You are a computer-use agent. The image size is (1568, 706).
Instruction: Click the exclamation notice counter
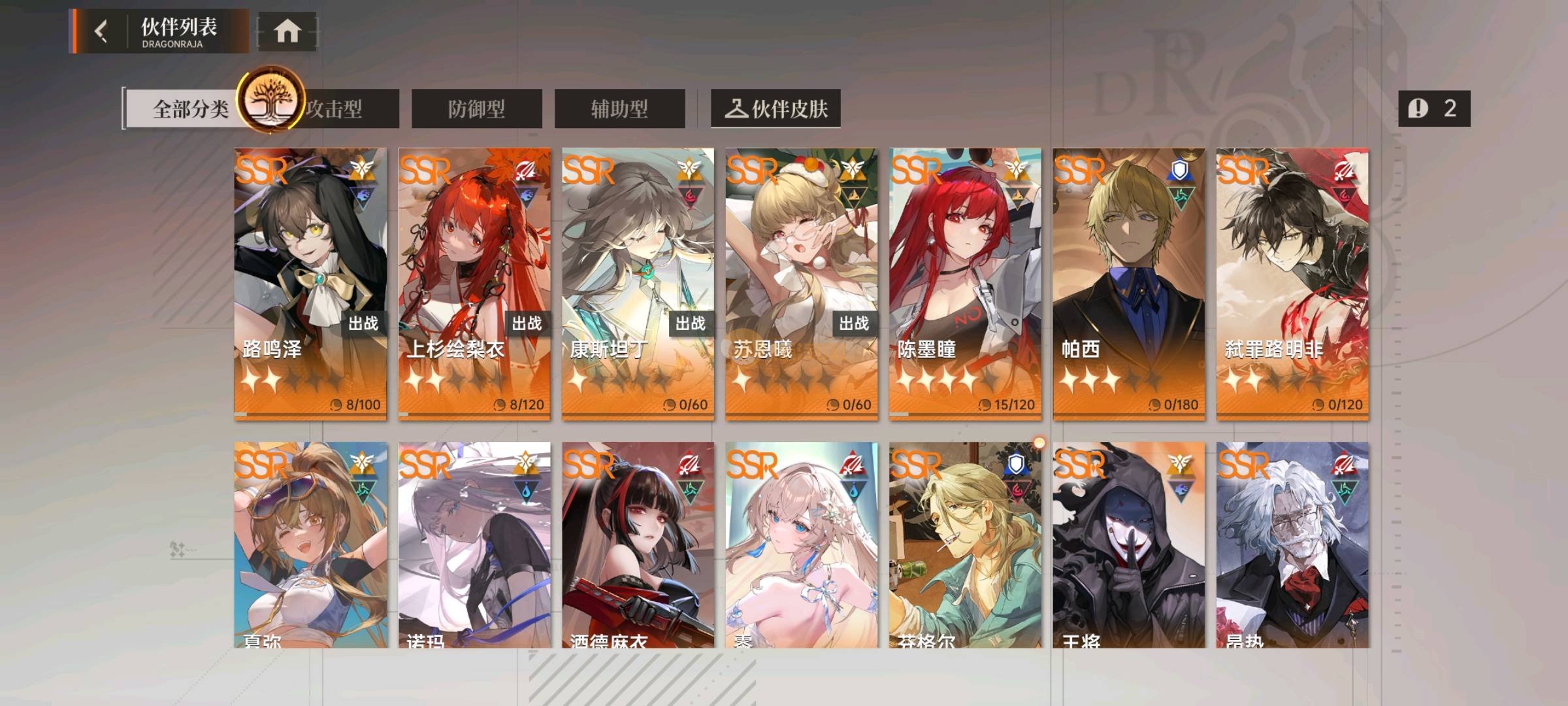pos(1434,109)
